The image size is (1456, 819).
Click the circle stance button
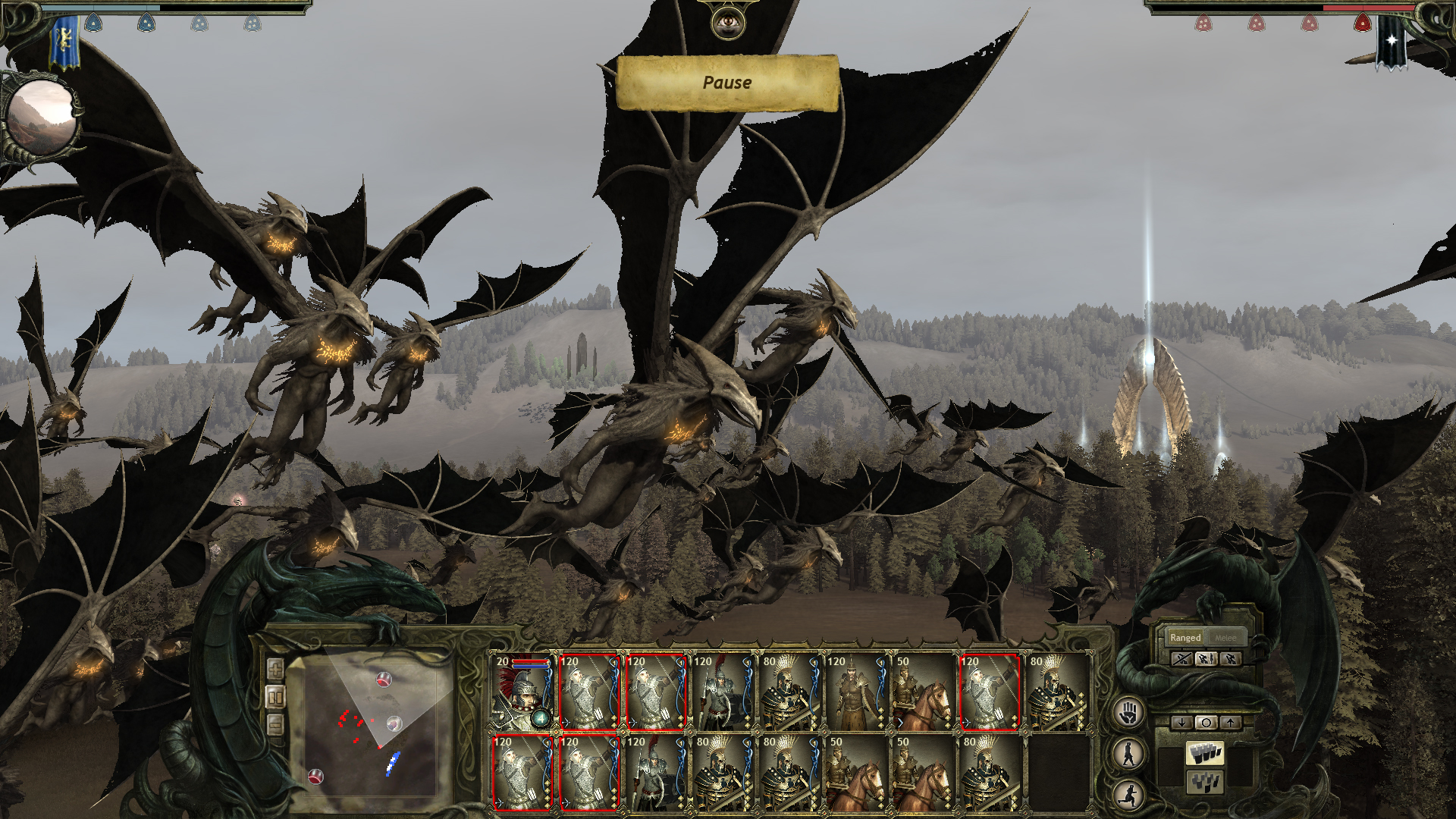1206,723
